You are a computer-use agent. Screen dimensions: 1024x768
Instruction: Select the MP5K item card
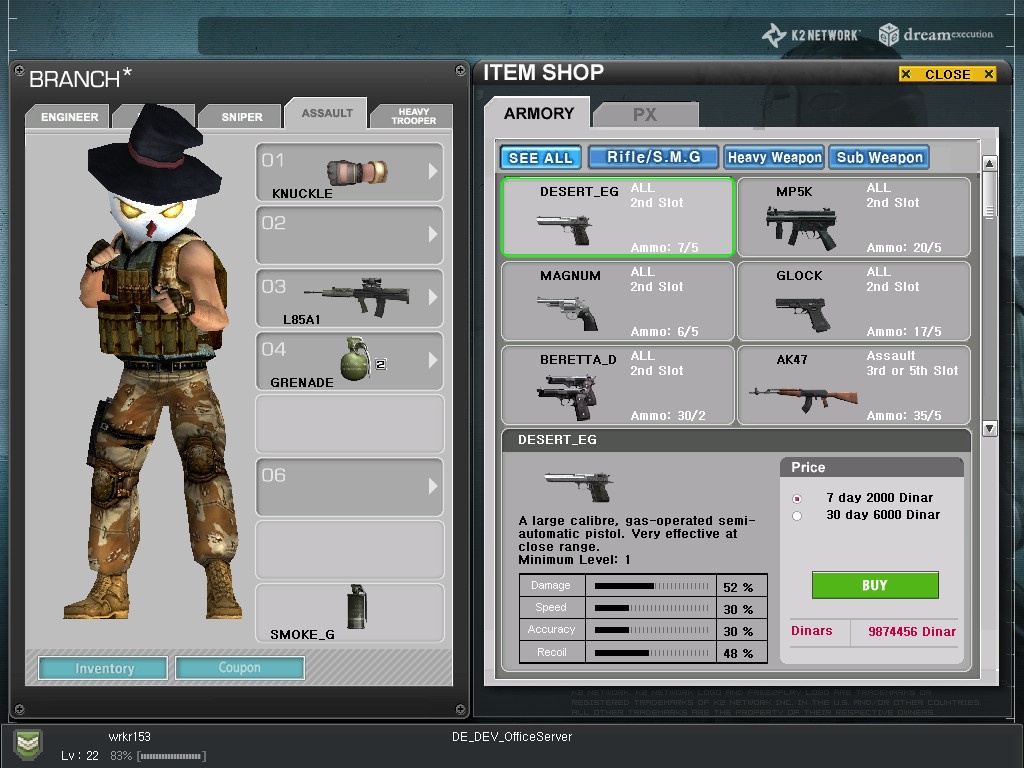pyautogui.click(x=853, y=217)
